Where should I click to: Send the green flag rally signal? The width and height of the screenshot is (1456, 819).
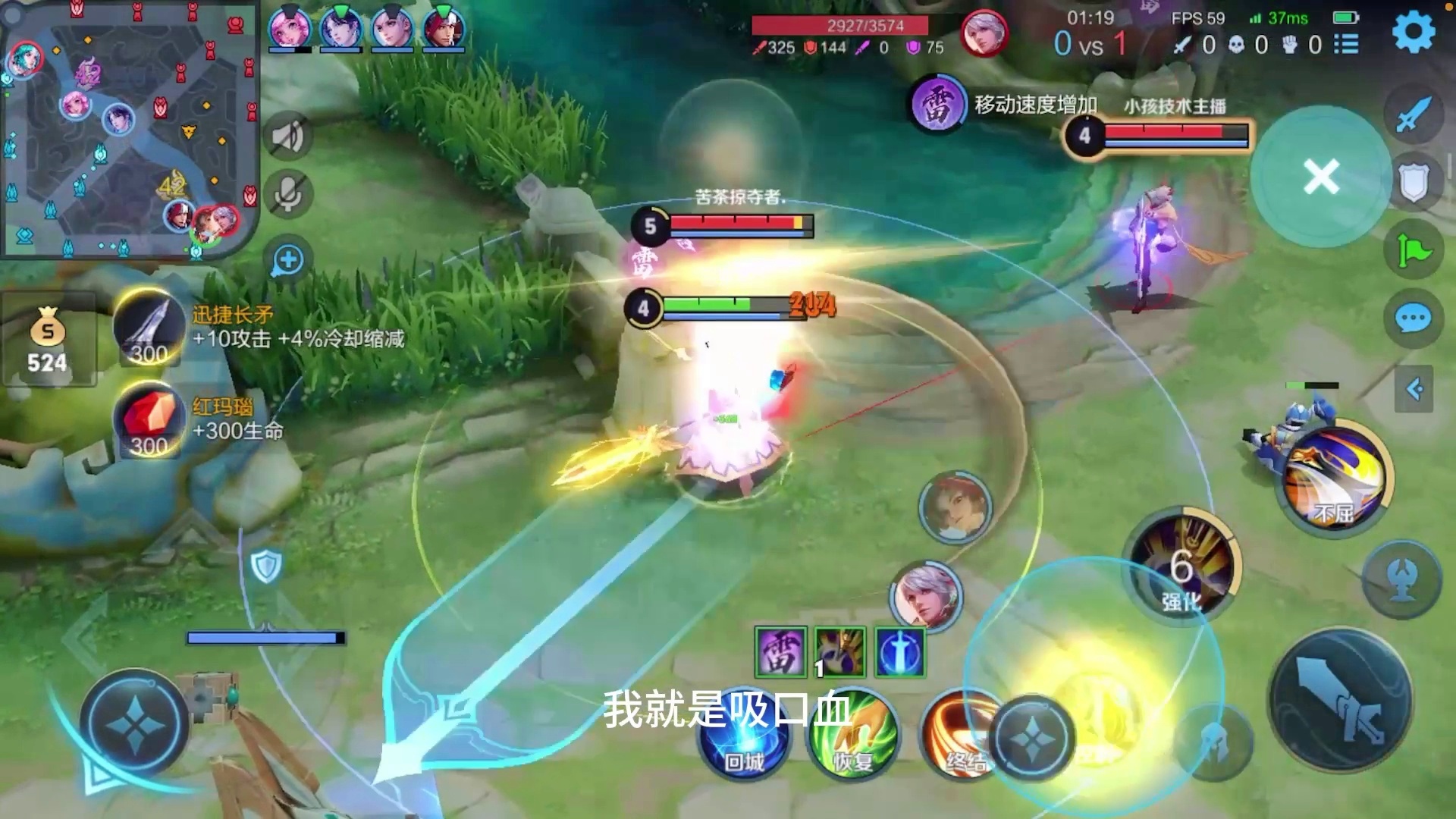(1413, 251)
